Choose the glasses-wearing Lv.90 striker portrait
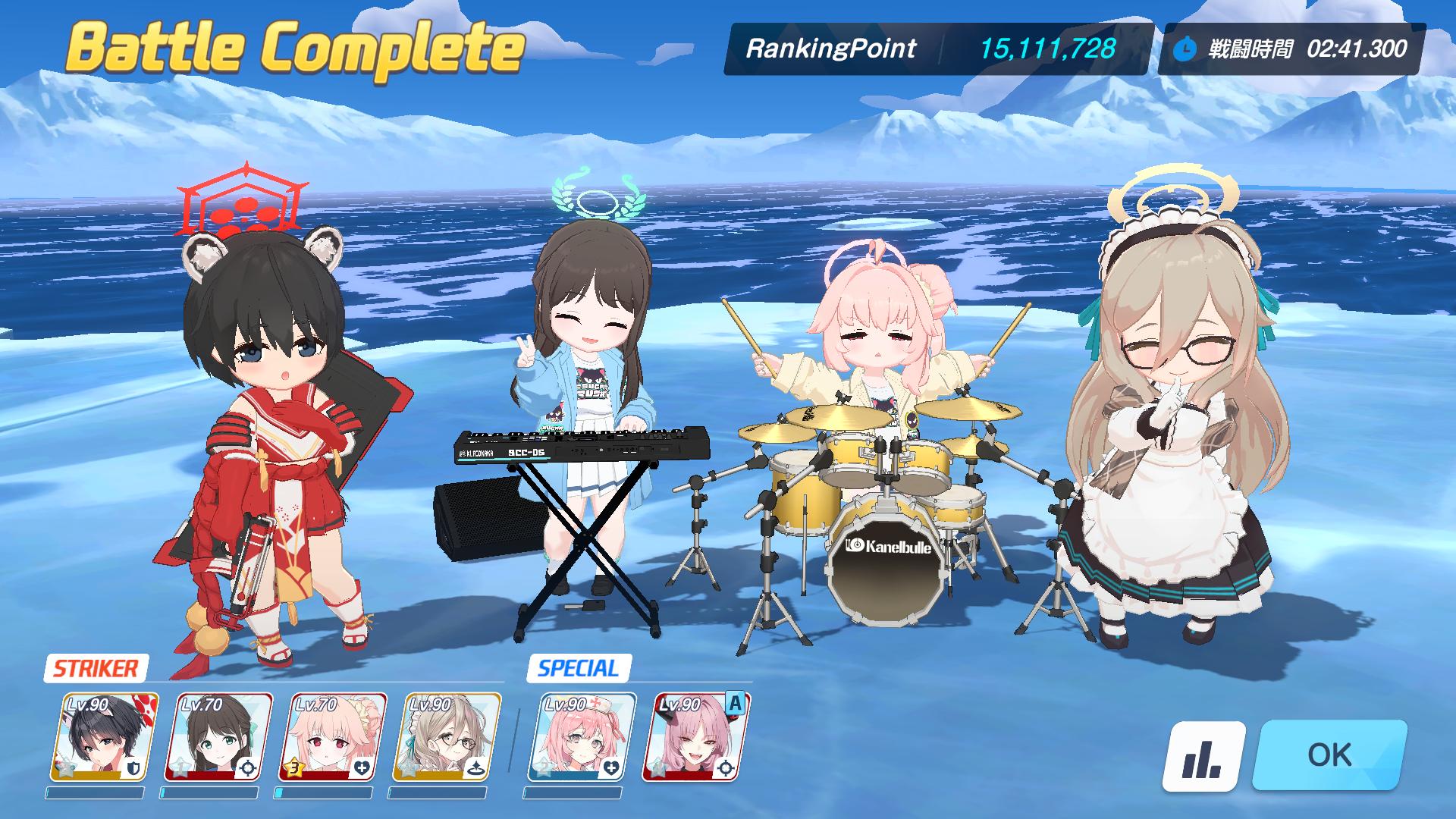This screenshot has width=1456, height=819. (446, 737)
